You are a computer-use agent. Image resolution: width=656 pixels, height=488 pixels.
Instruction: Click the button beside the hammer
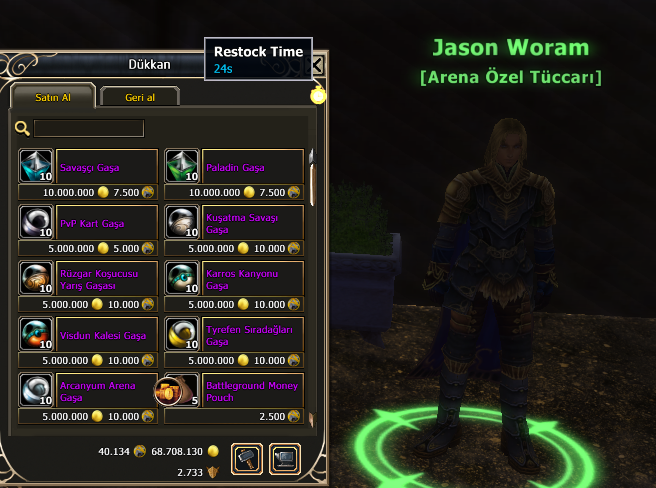point(285,458)
